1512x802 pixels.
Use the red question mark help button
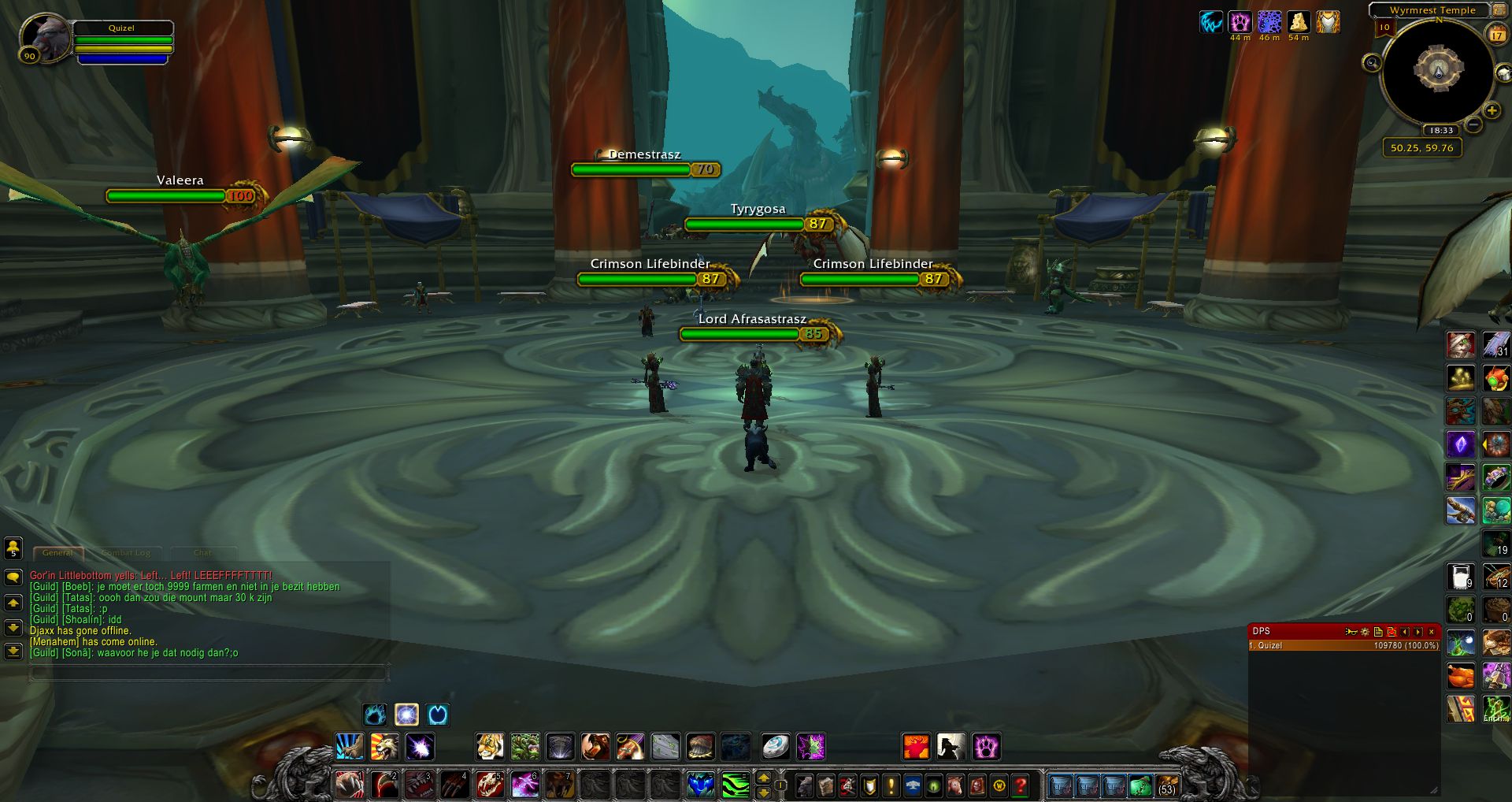(x=1021, y=785)
